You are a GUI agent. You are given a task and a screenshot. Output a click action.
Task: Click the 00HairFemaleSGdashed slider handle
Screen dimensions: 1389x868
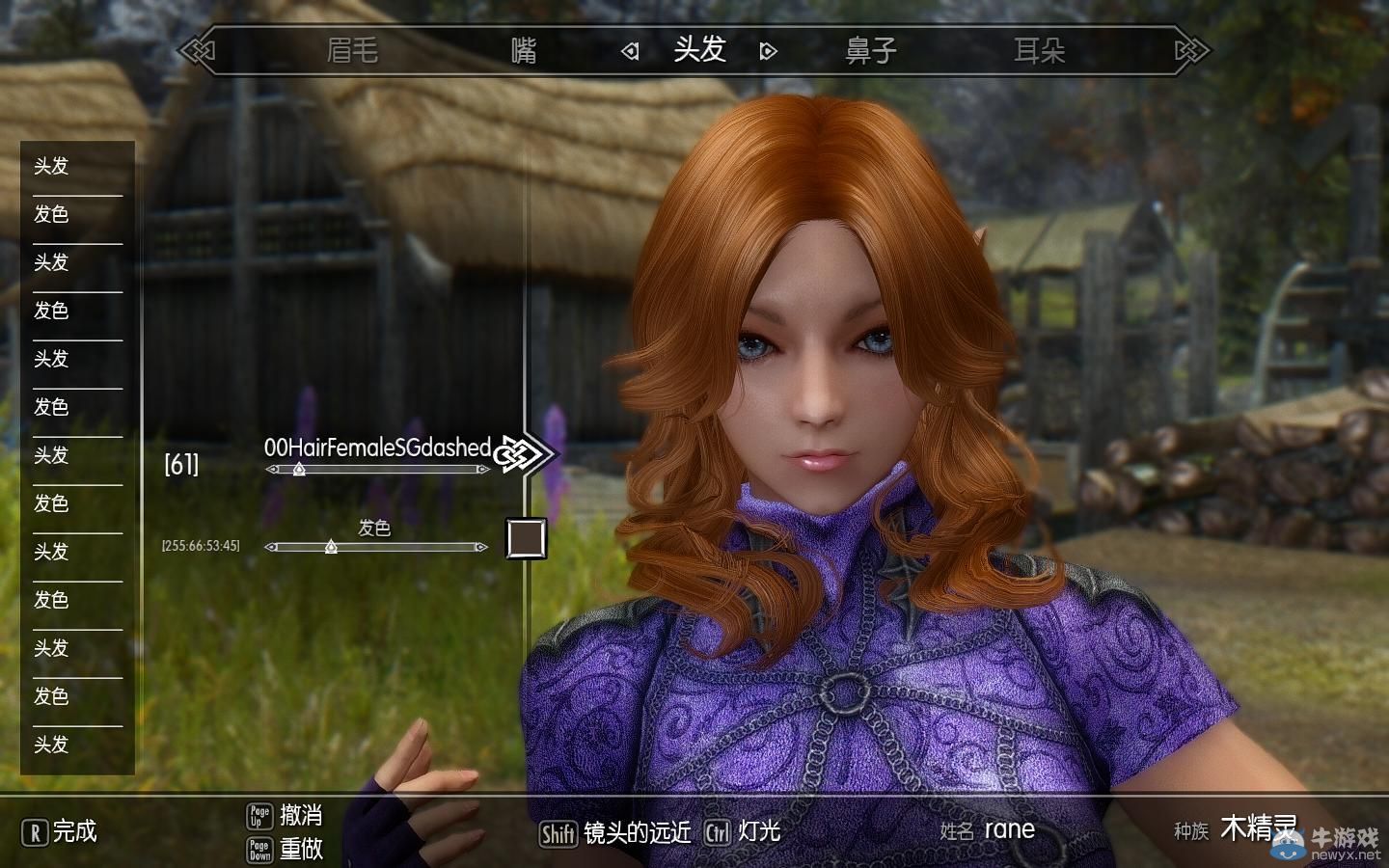point(299,470)
